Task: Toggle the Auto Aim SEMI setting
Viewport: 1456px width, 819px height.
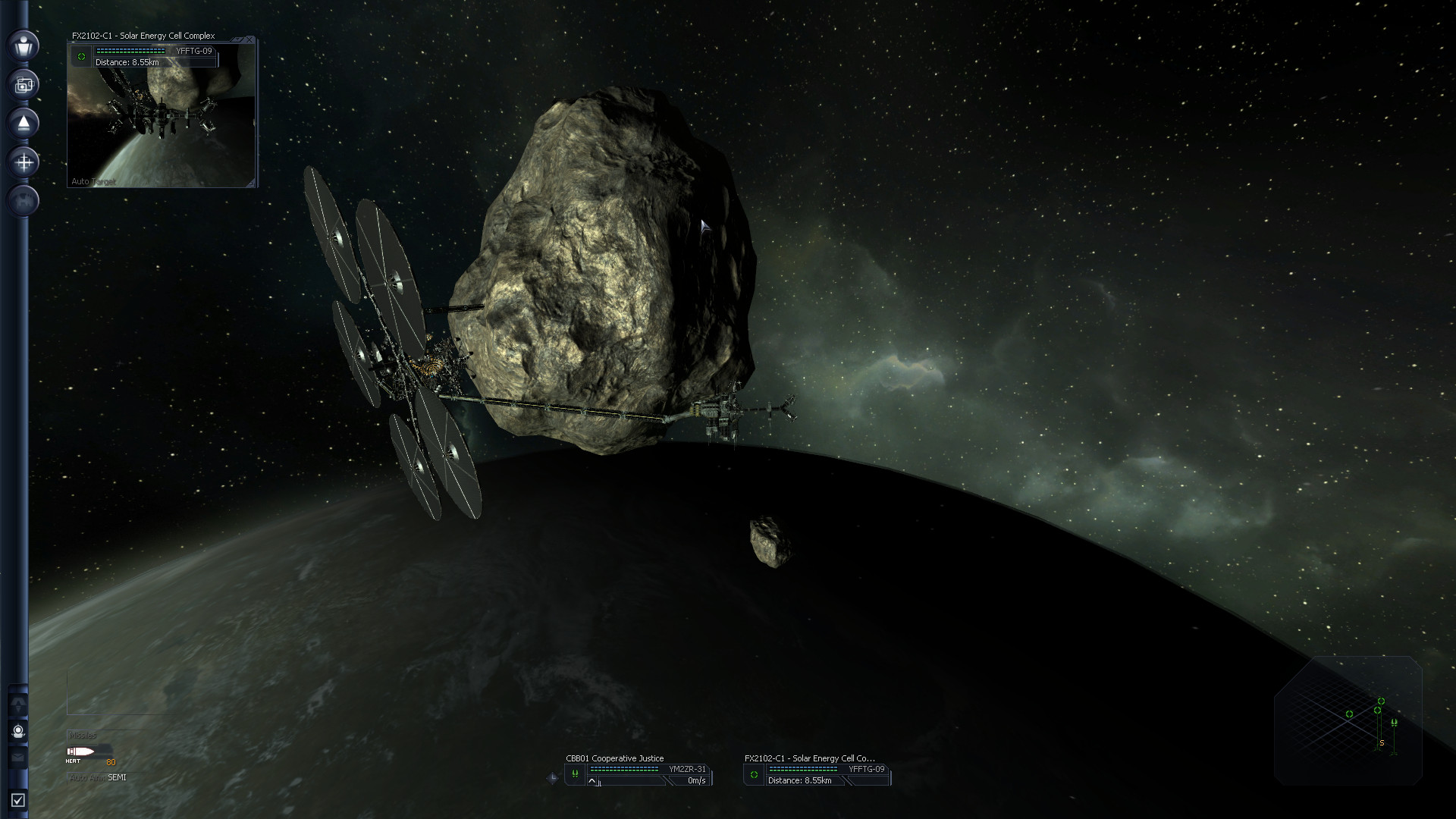Action: coord(99,777)
